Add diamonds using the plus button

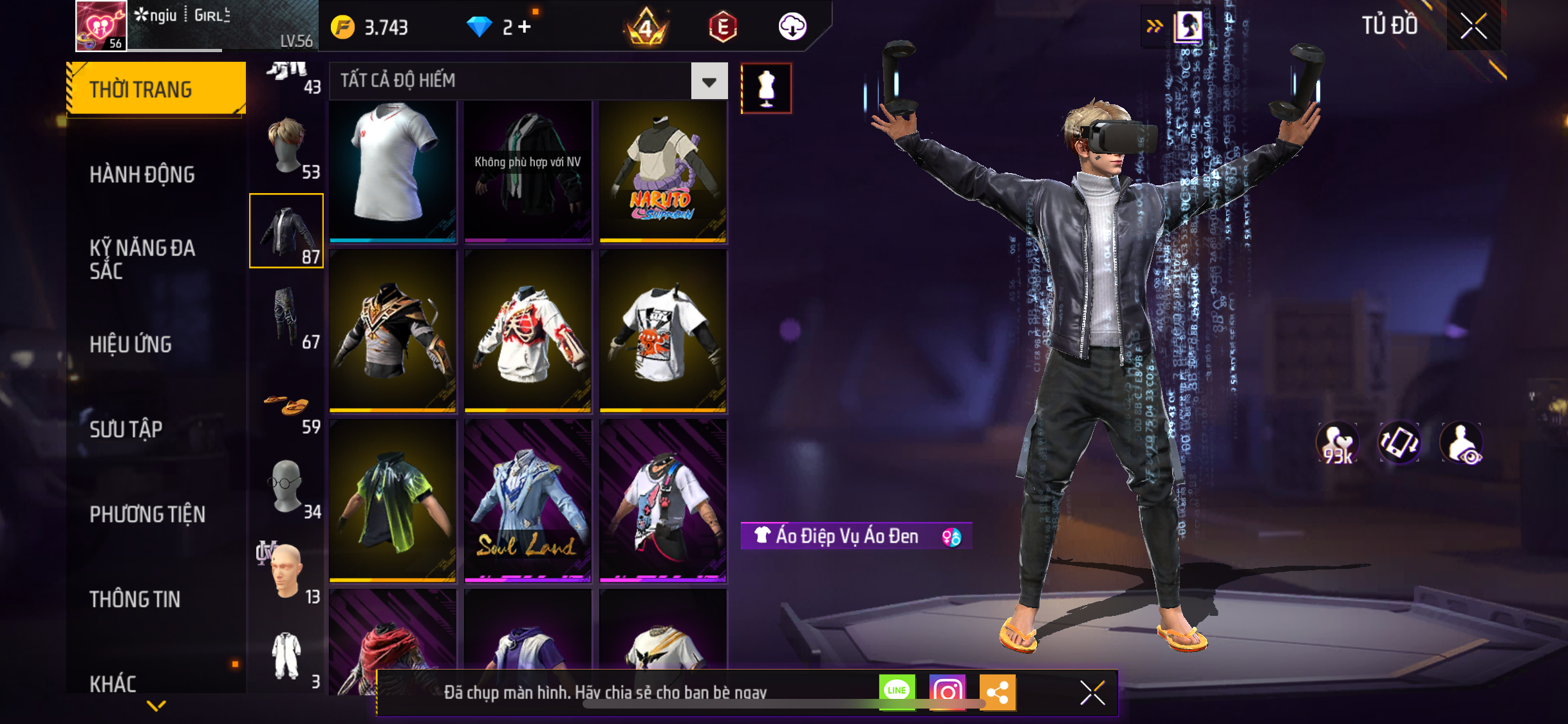point(525,27)
